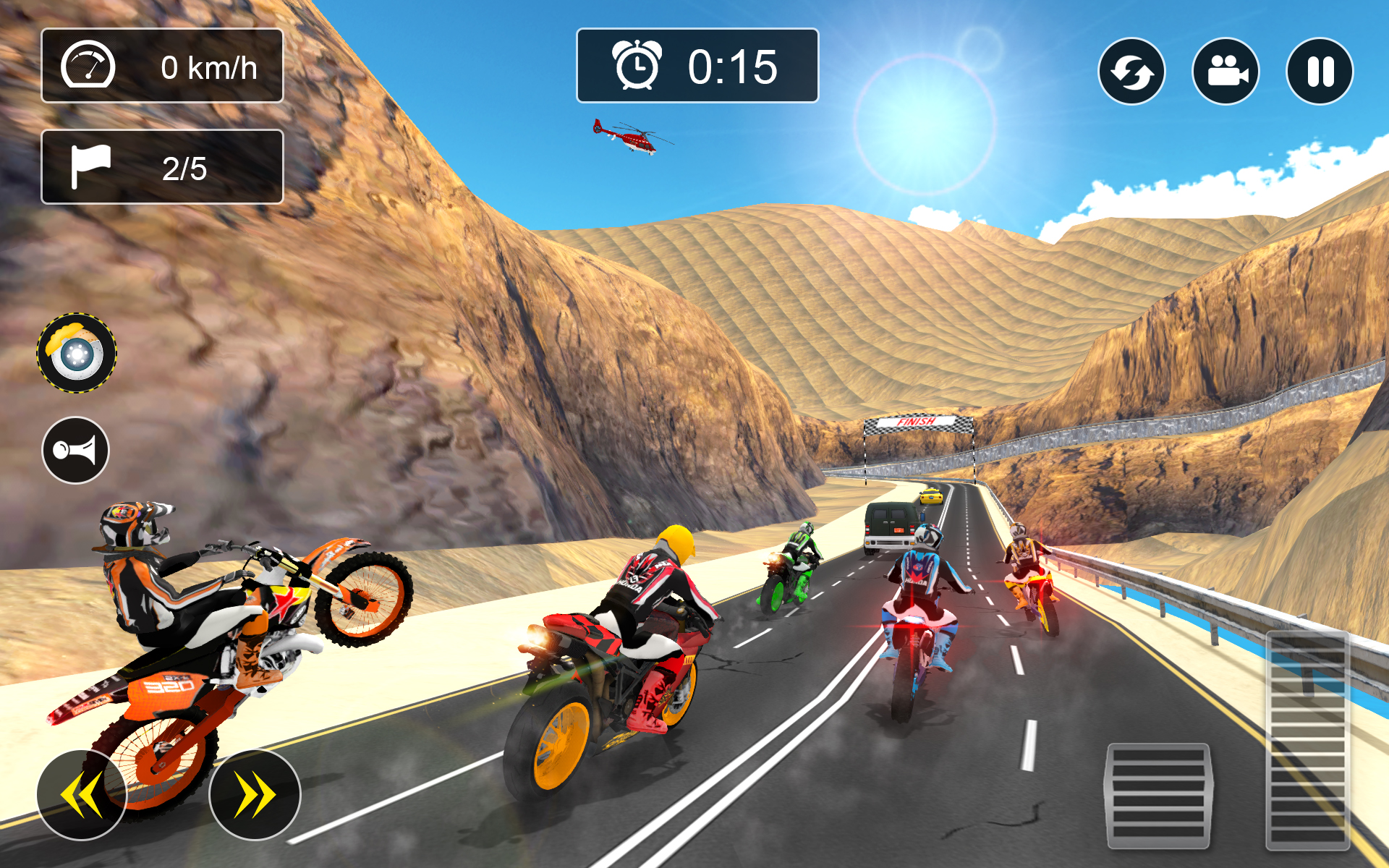Push the tall accelerator pedal
This screenshot has width=1389, height=868.
[x=1307, y=739]
